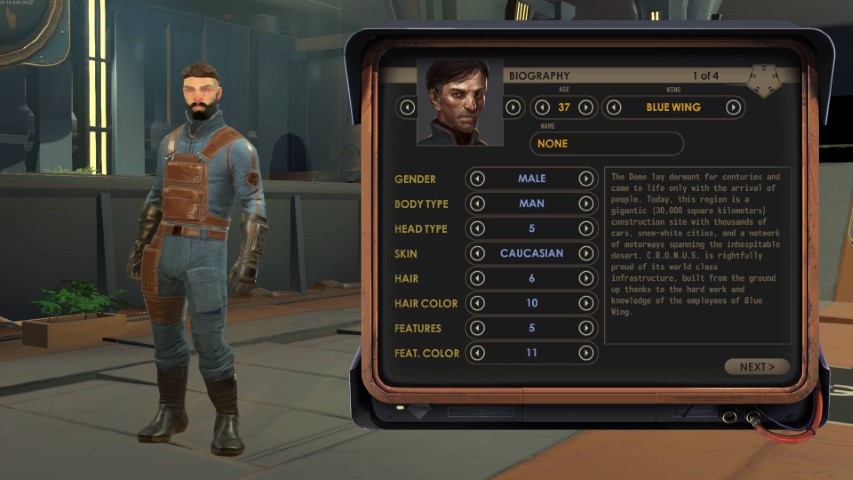Change Skin to the previous tone
This screenshot has height=480, width=853.
[x=477, y=254]
